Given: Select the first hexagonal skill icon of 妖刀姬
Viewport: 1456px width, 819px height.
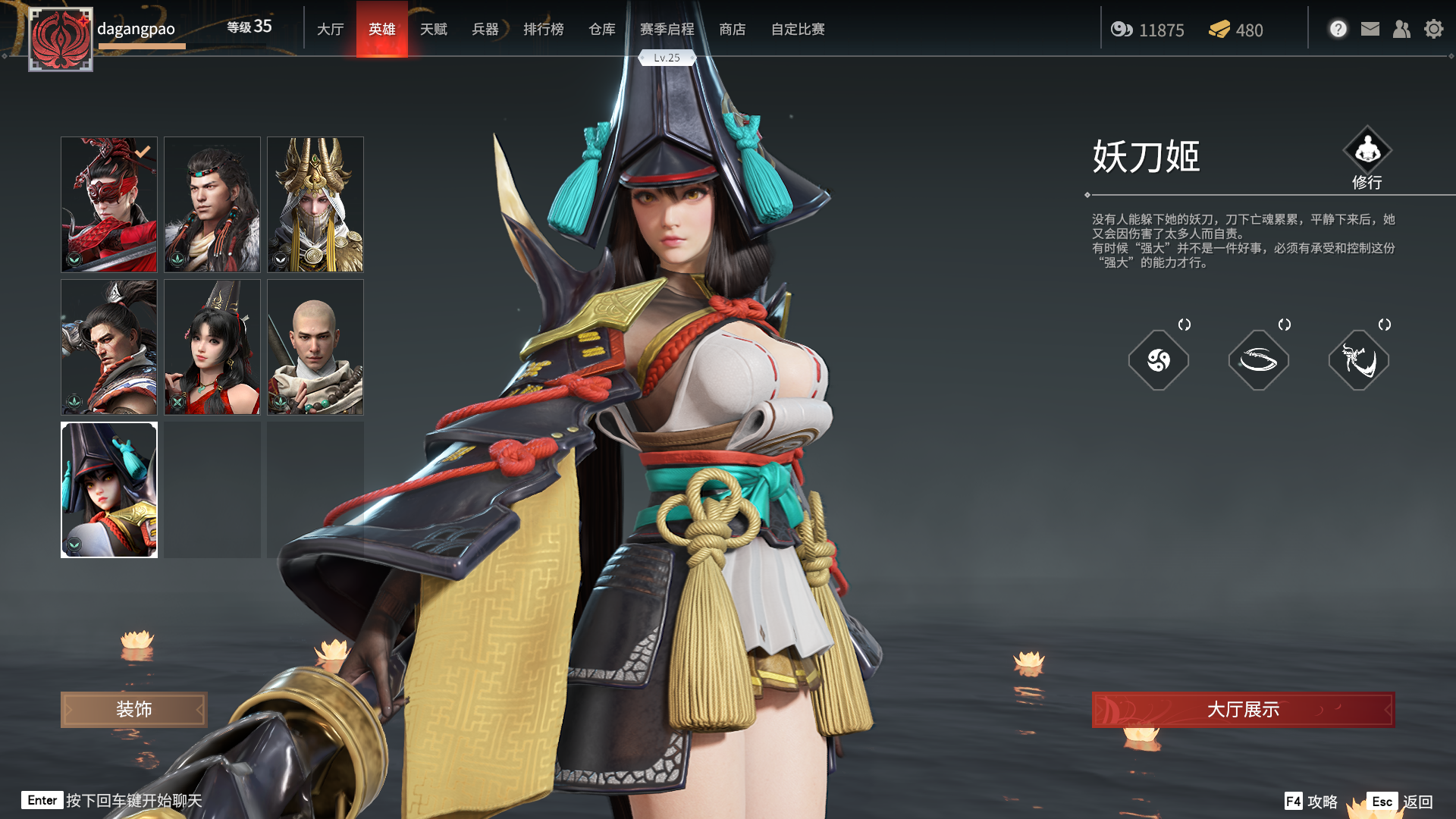Looking at the screenshot, I should pyautogui.click(x=1159, y=360).
